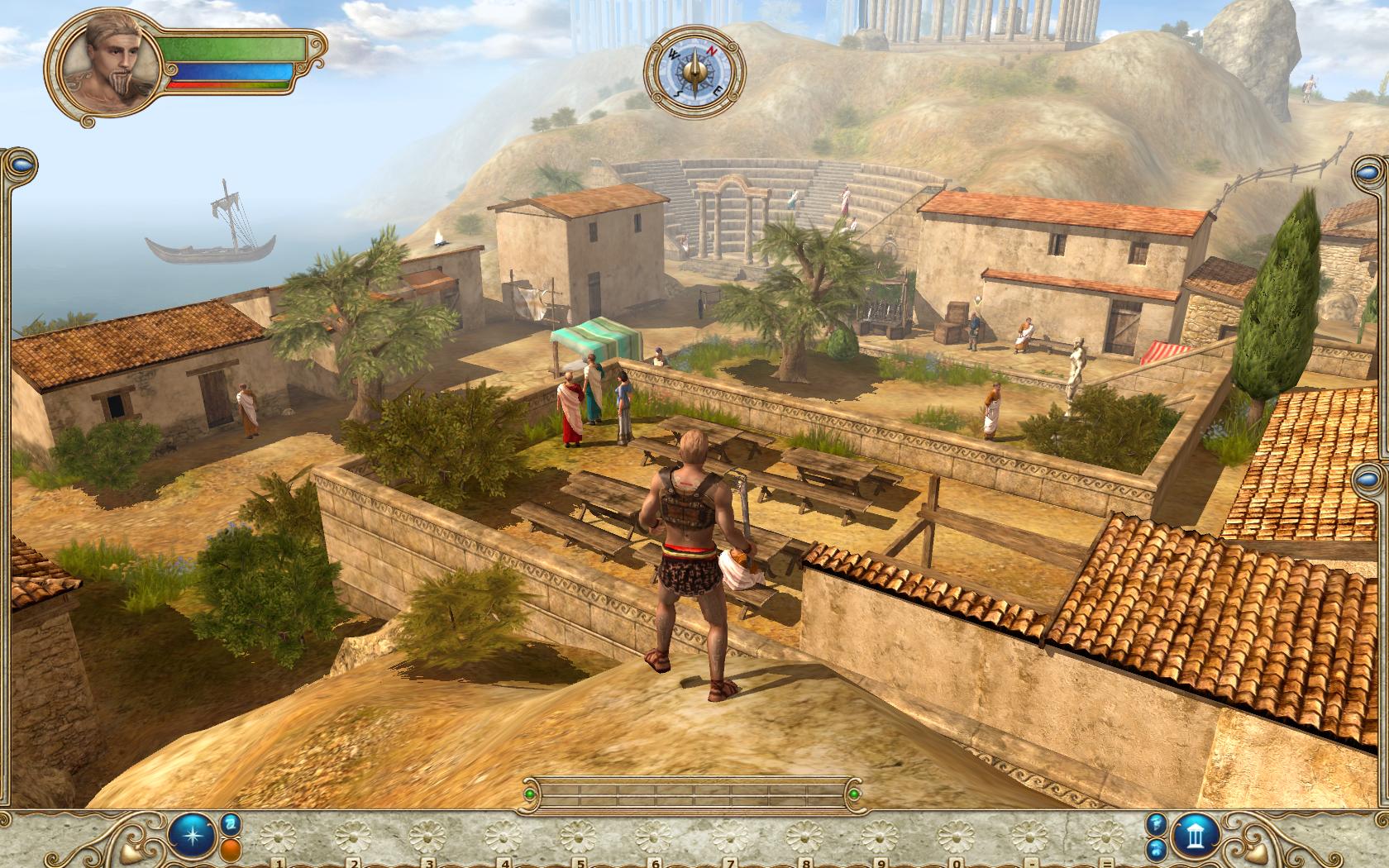Click the left green gem on the bar

529,795
